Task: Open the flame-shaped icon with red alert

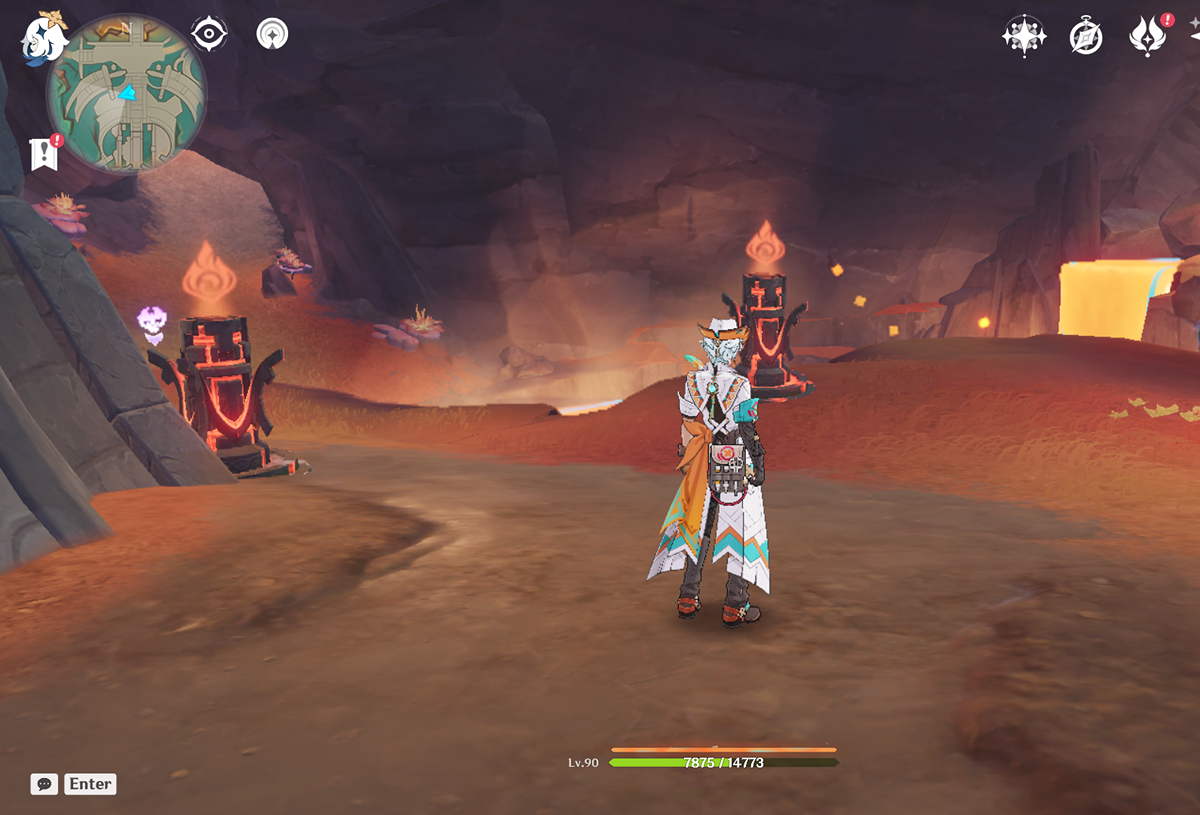Action: (x=1149, y=36)
